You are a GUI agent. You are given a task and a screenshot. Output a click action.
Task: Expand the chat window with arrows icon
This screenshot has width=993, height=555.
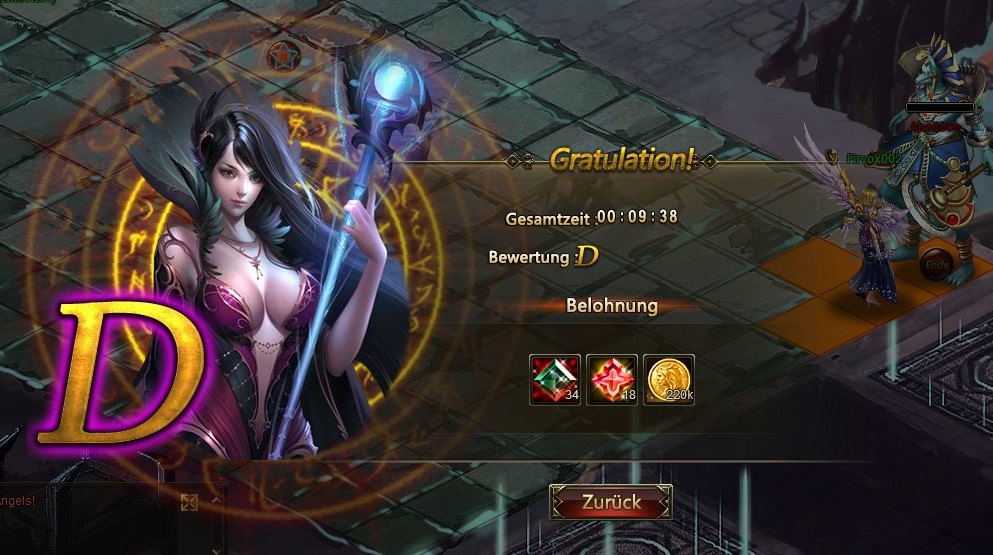tap(188, 503)
